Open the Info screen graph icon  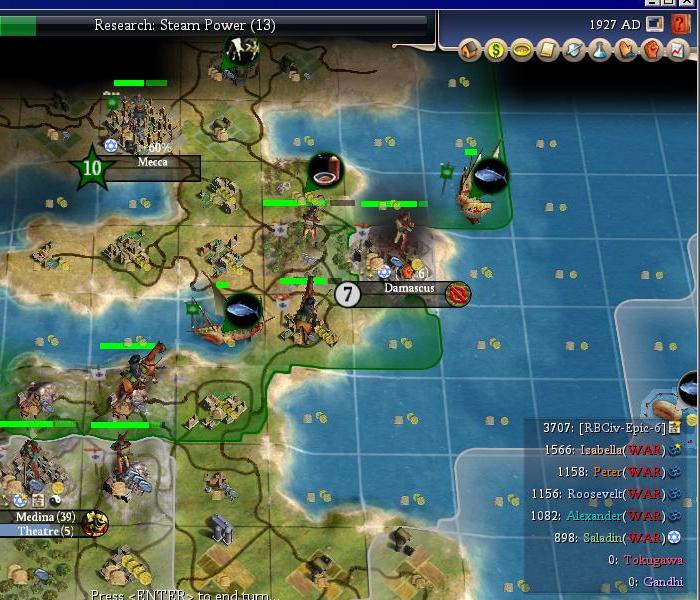(x=678, y=49)
